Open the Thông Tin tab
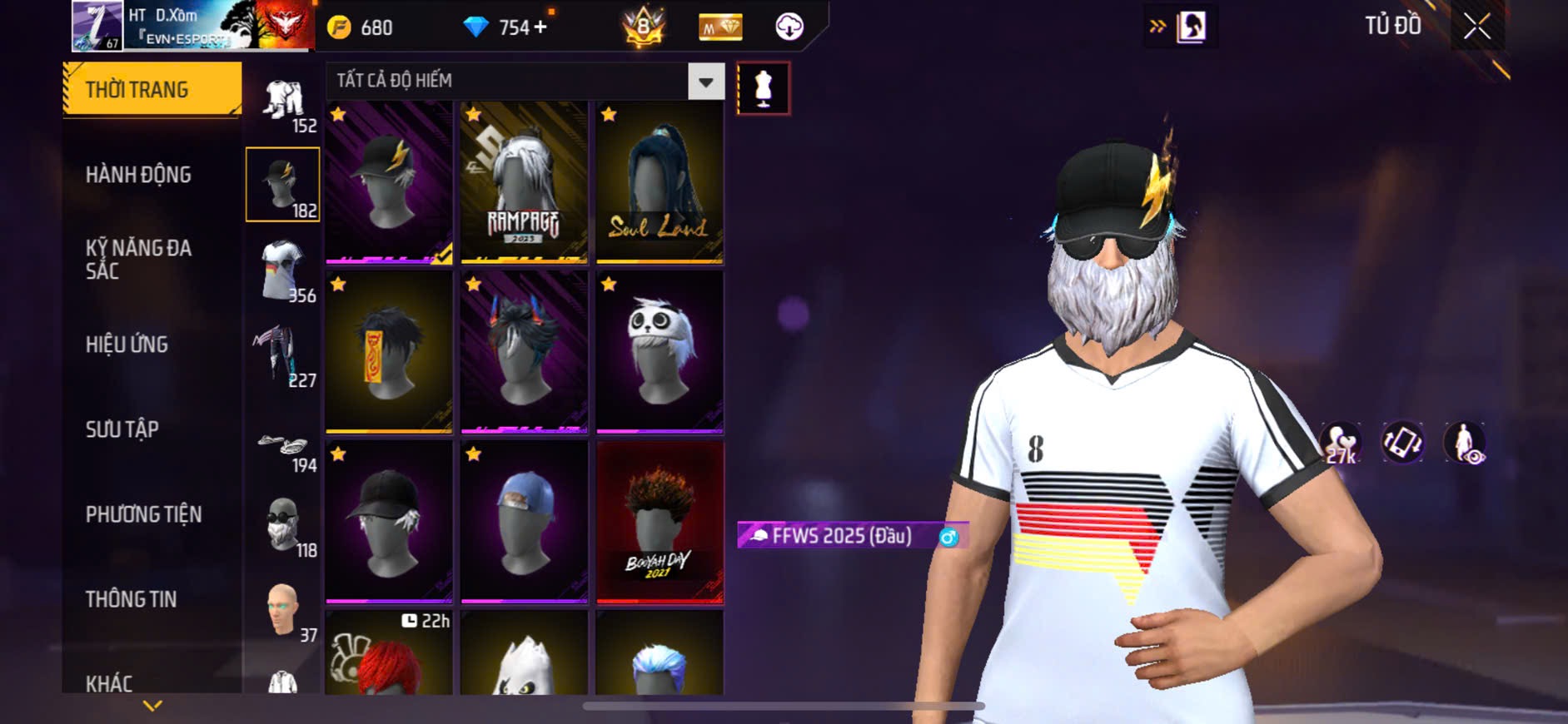This screenshot has height=724, width=1568. tap(132, 599)
